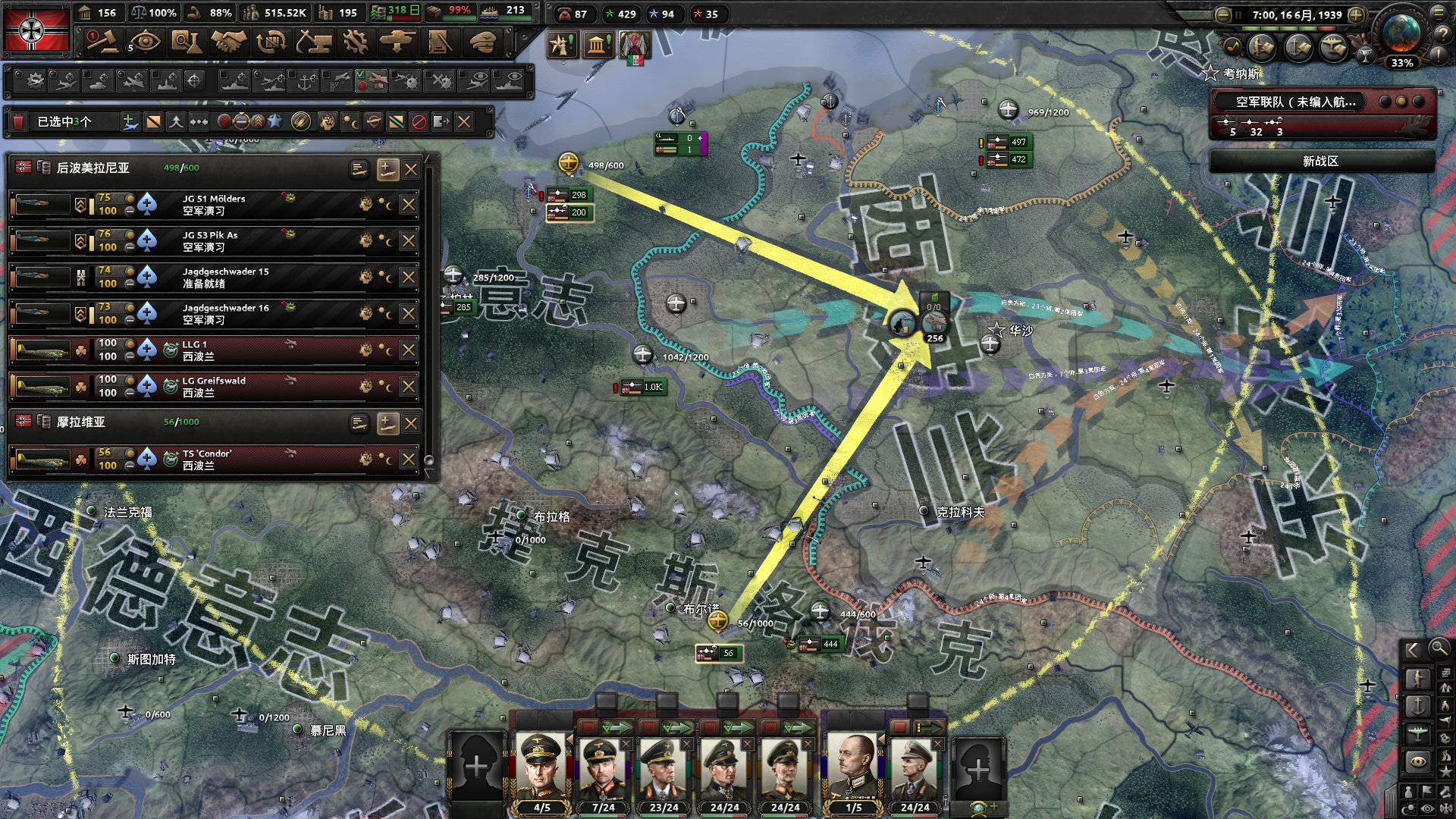Click the 新战区 (new theater) button
Image resolution: width=1456 pixels, height=819 pixels.
tap(1321, 161)
